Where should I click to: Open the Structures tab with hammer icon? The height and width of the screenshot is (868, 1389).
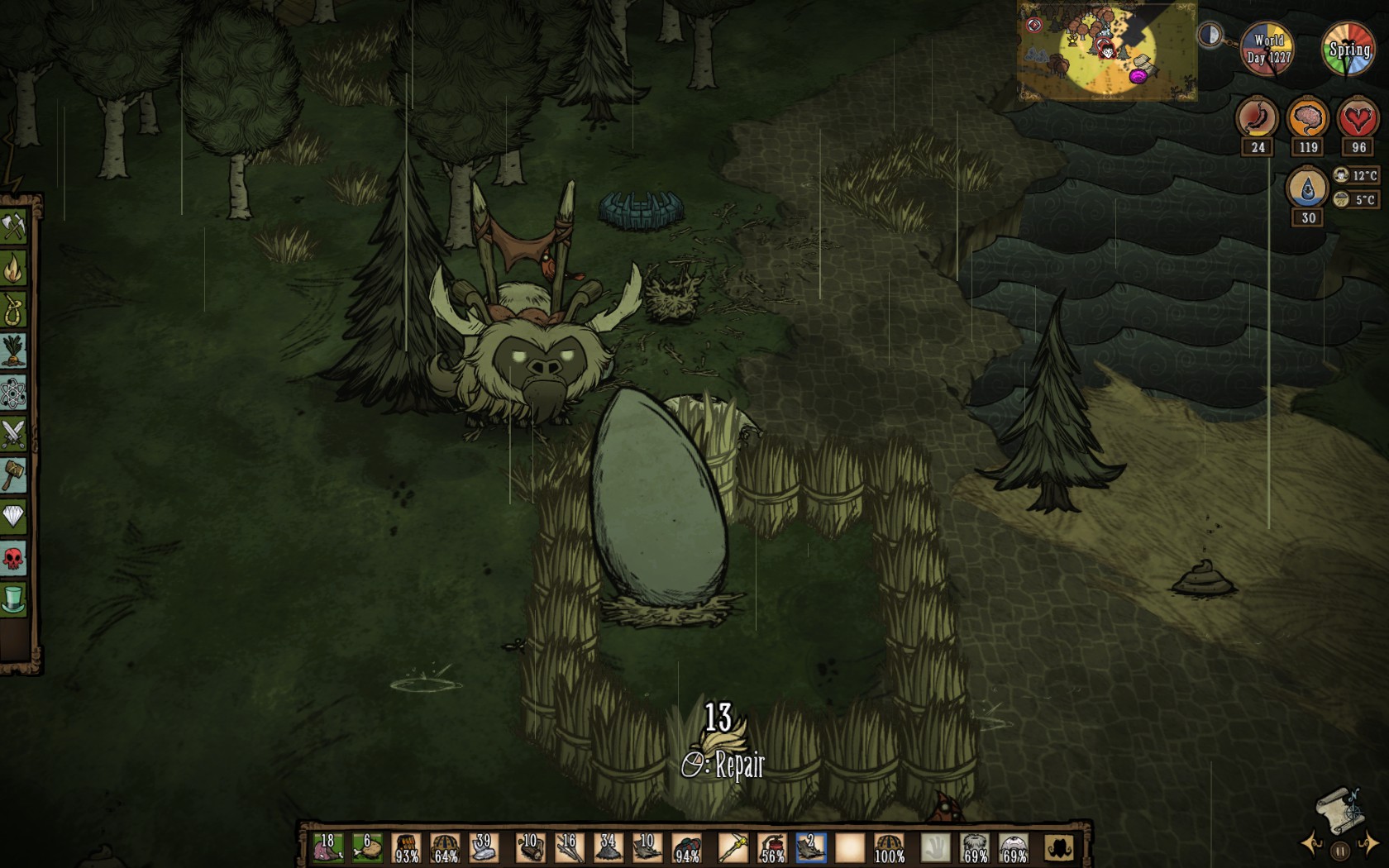pyautogui.click(x=14, y=475)
